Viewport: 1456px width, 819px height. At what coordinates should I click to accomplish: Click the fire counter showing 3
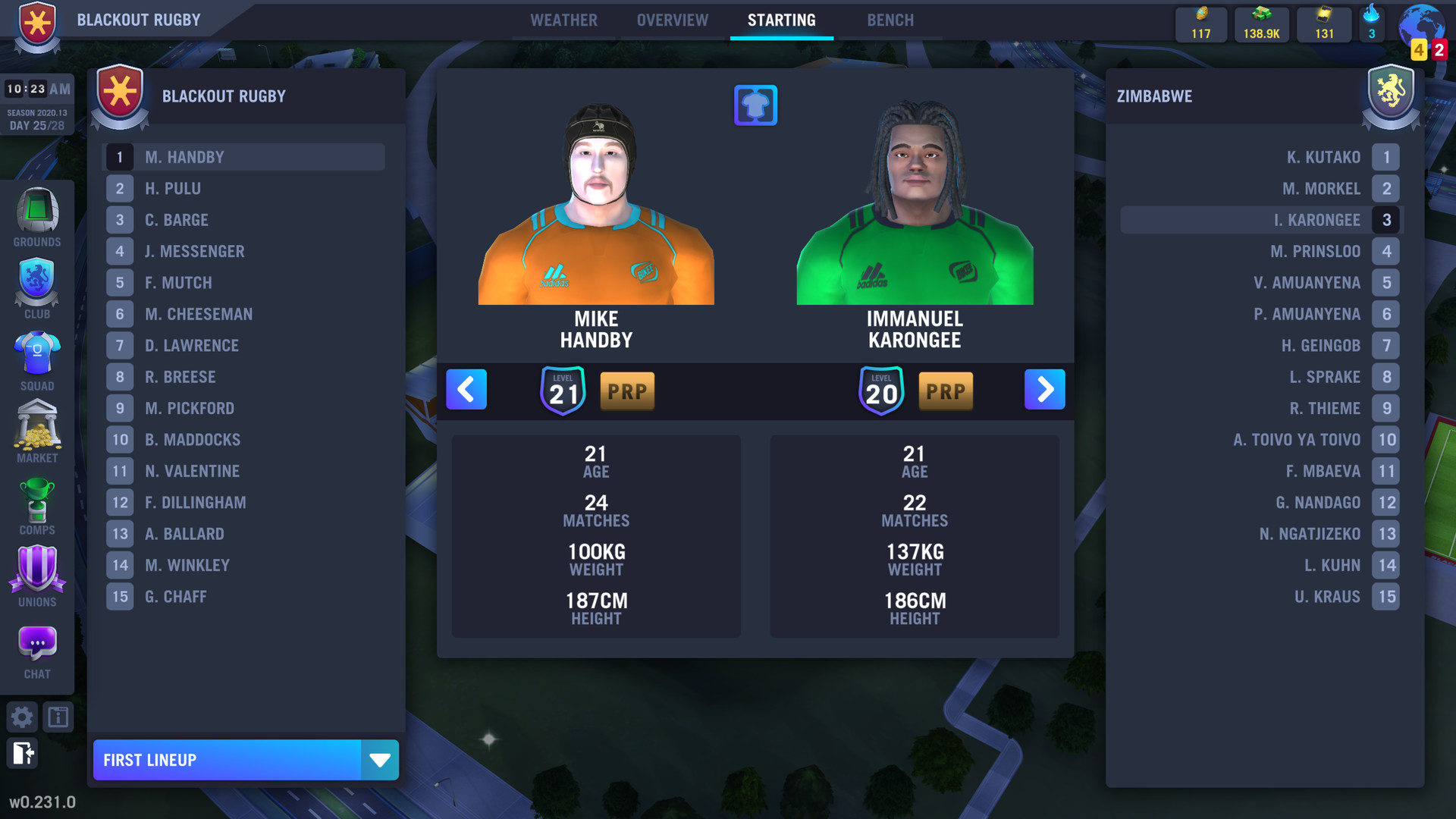(x=1370, y=24)
